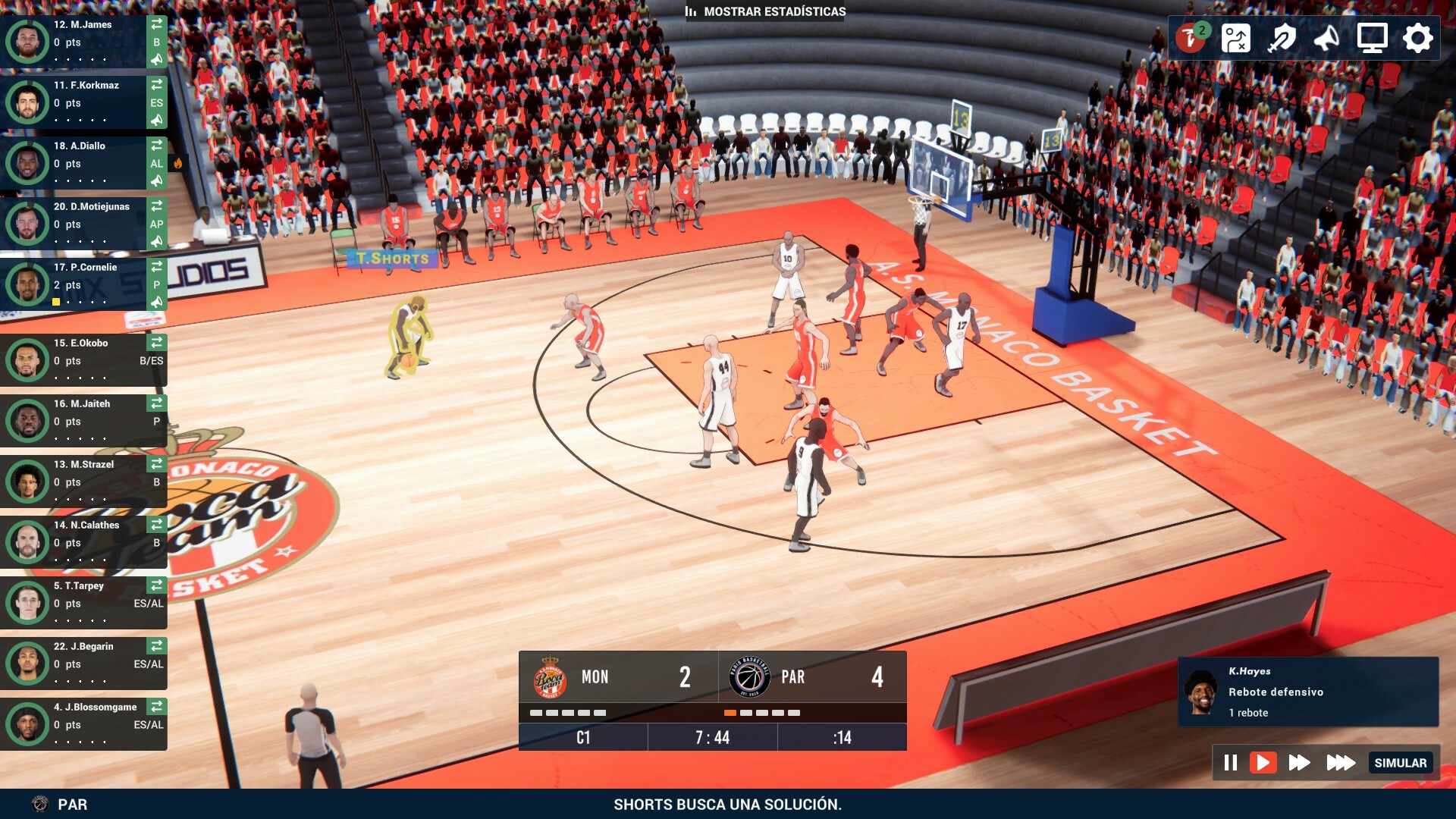Open the Mostrar Estadísticas panel
This screenshot has height=819, width=1456.
766,11
